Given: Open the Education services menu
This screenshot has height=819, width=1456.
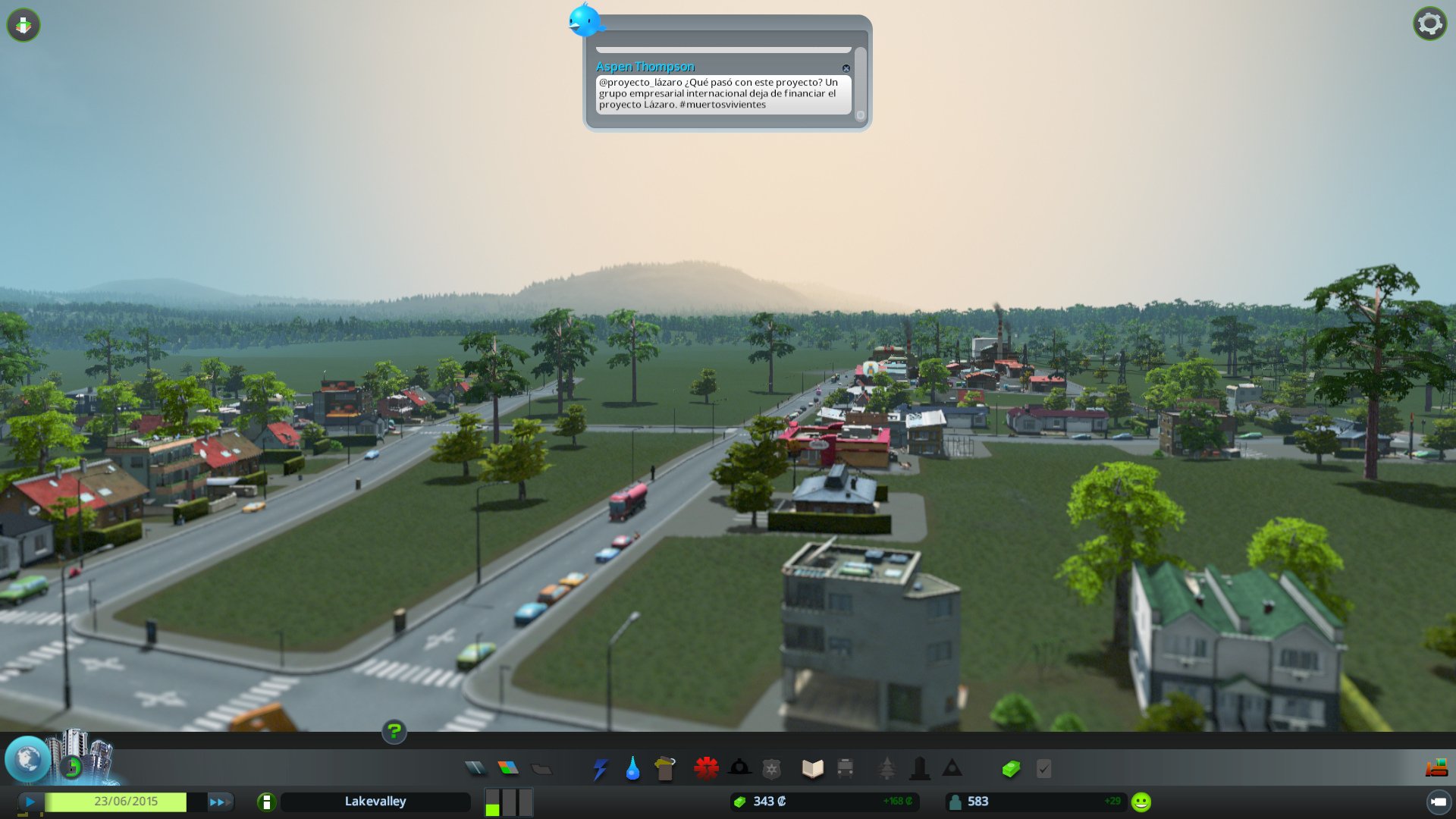Looking at the screenshot, I should (x=812, y=768).
